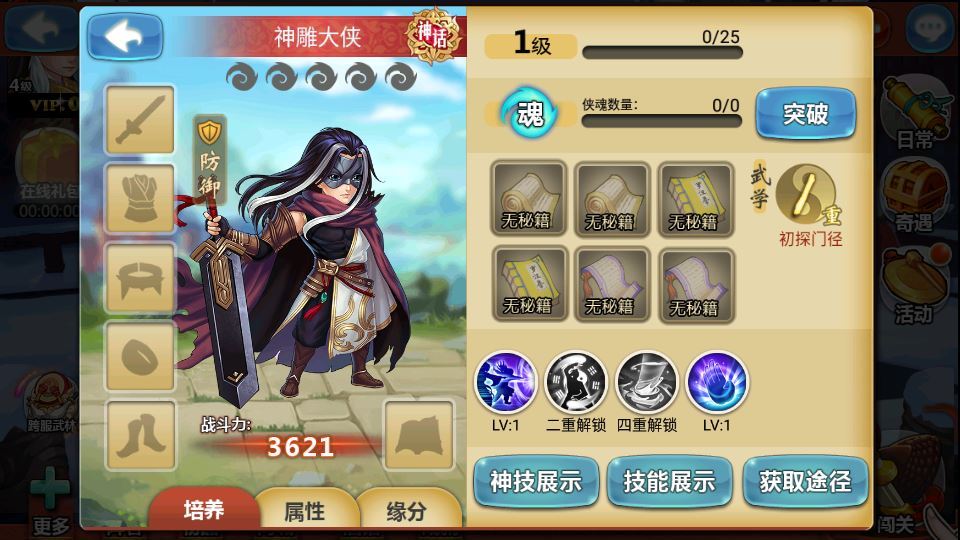960x540 pixels.
Task: Open 神技展示 divine skill showcase
Action: pyautogui.click(x=535, y=482)
